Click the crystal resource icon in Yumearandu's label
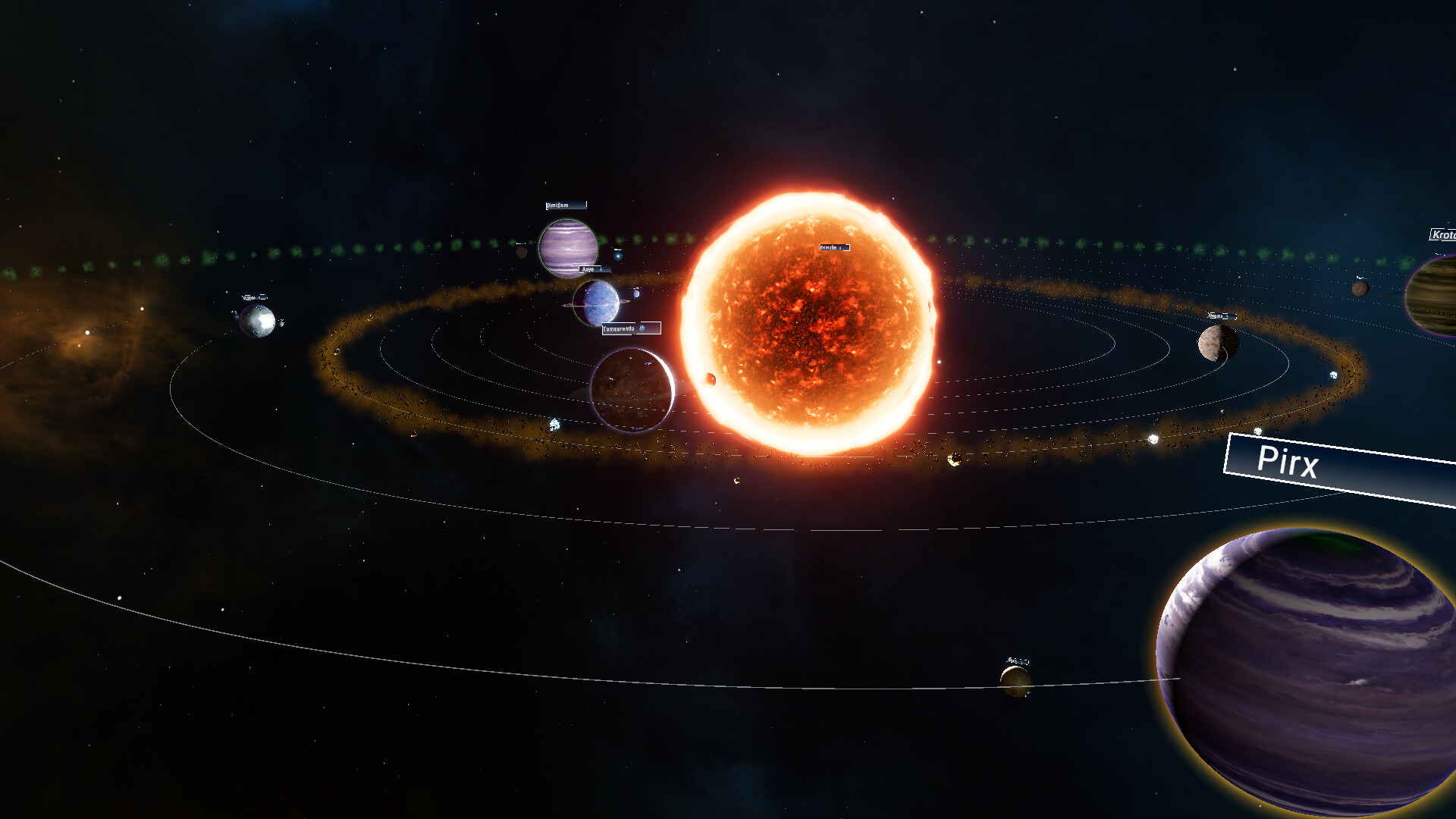 642,328
